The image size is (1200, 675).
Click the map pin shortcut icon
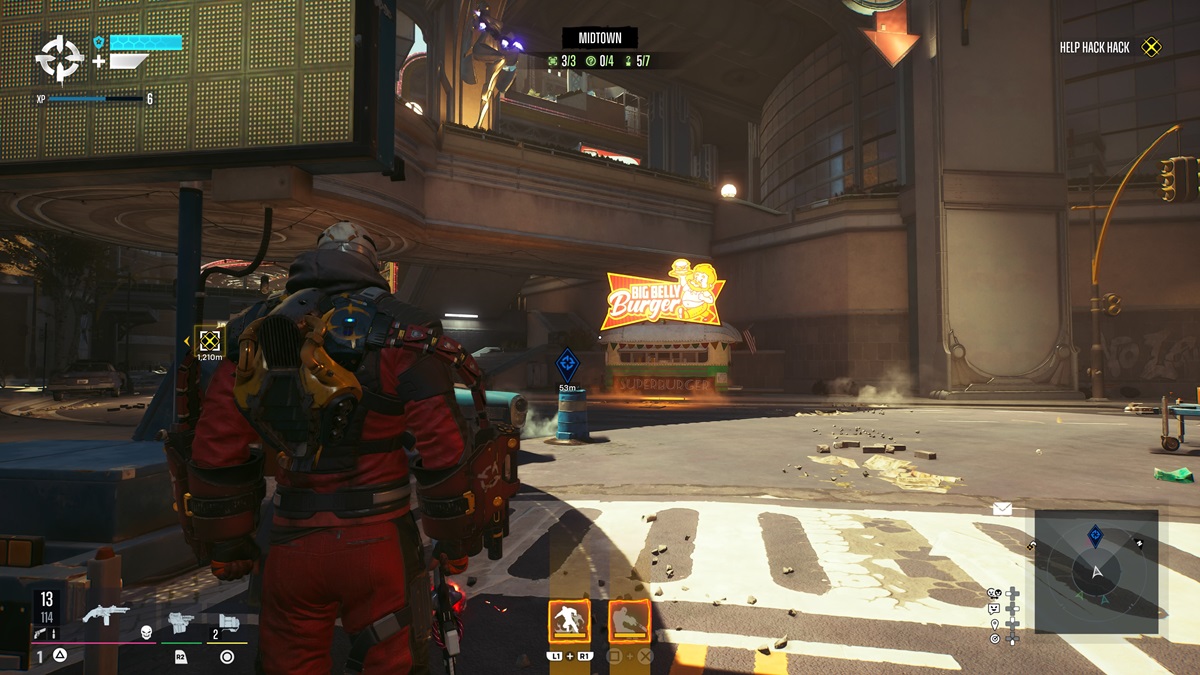click(x=994, y=623)
